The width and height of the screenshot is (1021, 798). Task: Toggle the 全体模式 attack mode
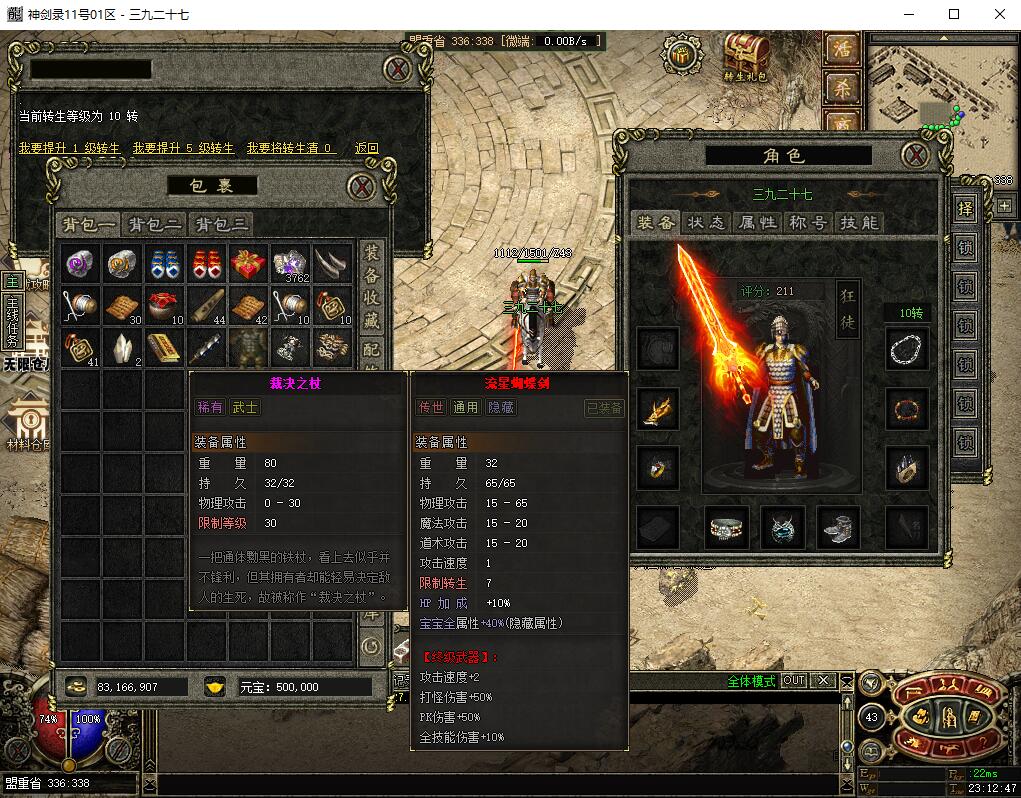pyautogui.click(x=751, y=681)
